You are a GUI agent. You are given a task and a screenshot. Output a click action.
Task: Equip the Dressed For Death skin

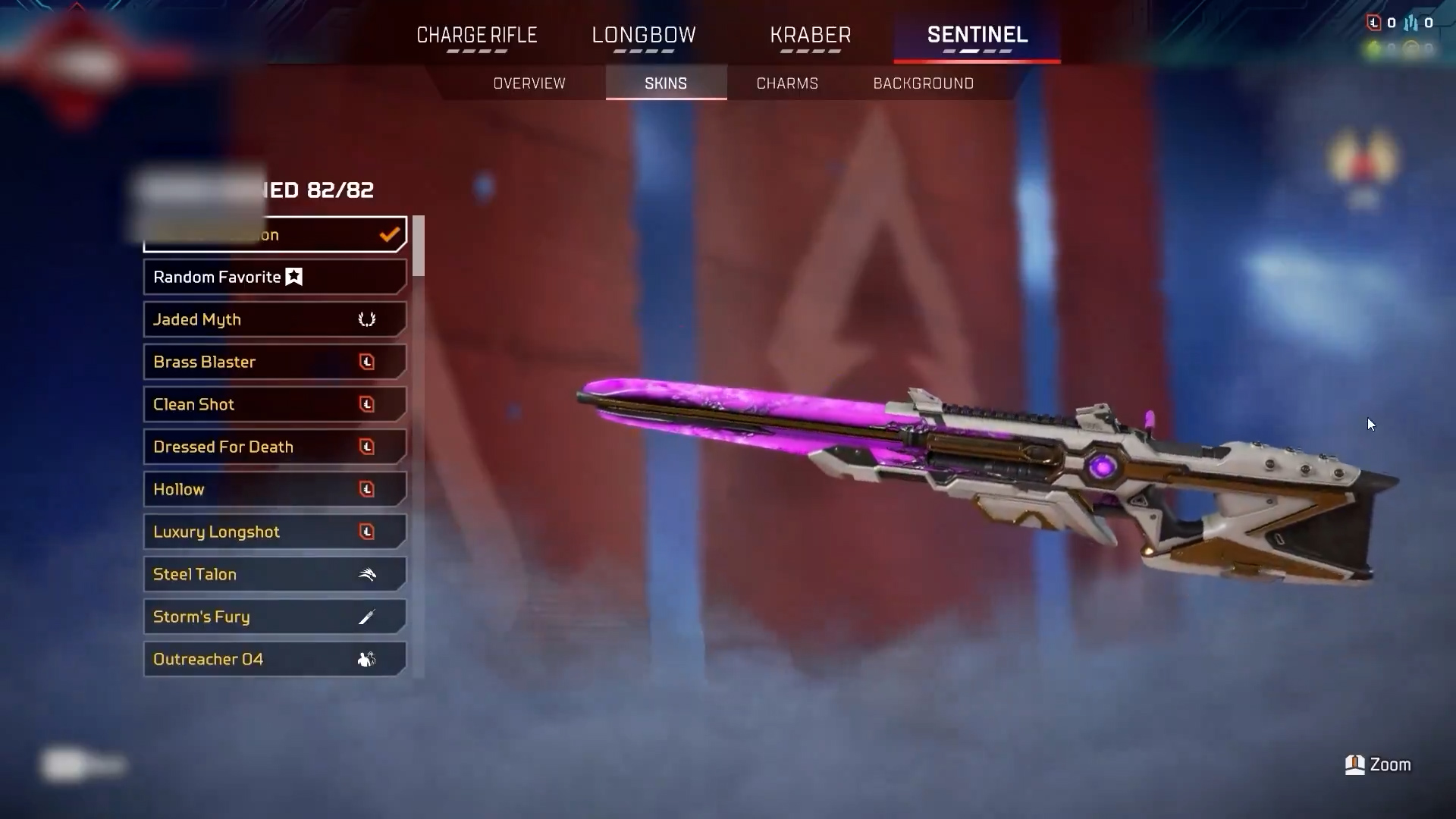point(275,447)
